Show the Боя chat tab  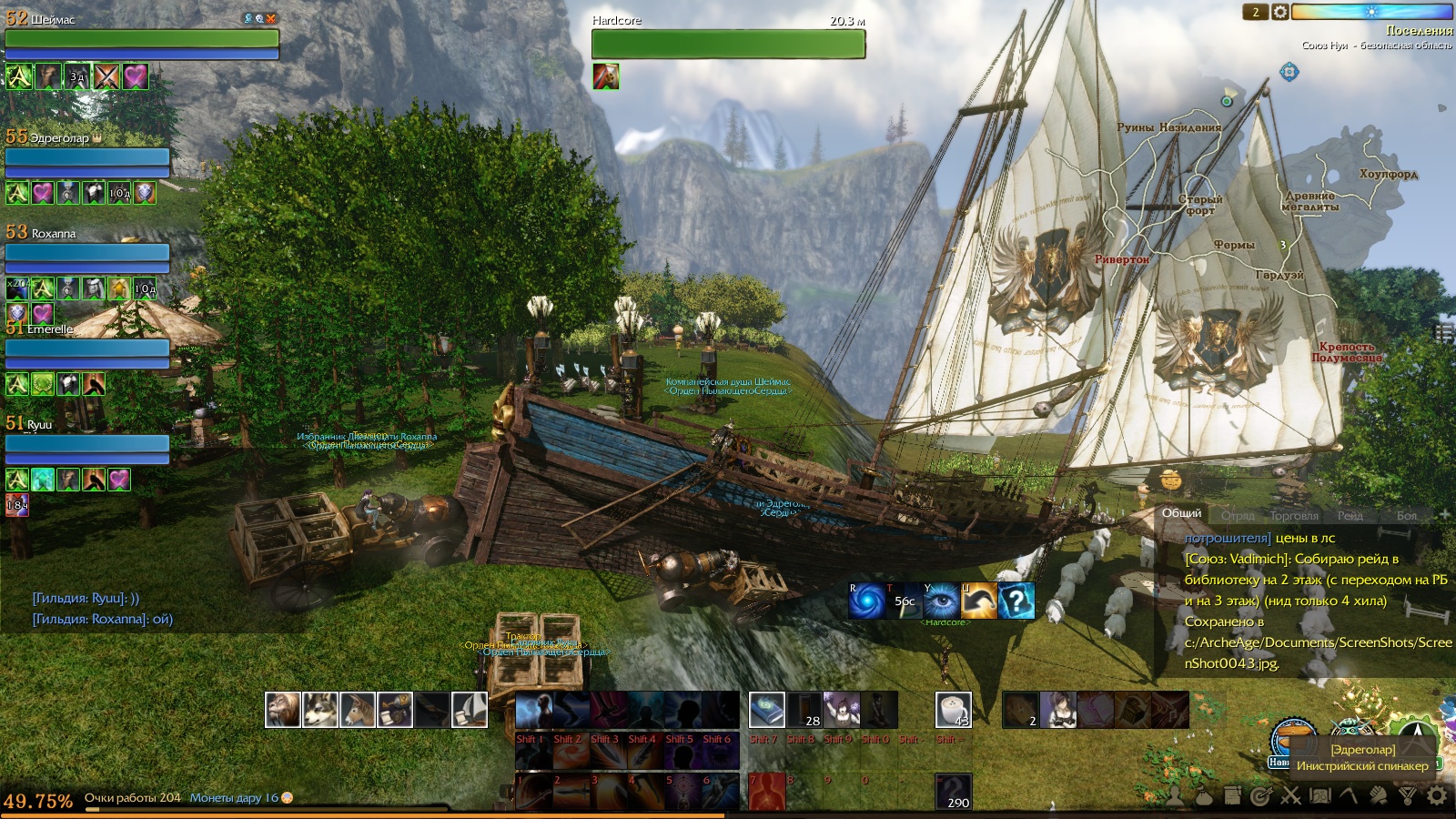pos(1406,515)
